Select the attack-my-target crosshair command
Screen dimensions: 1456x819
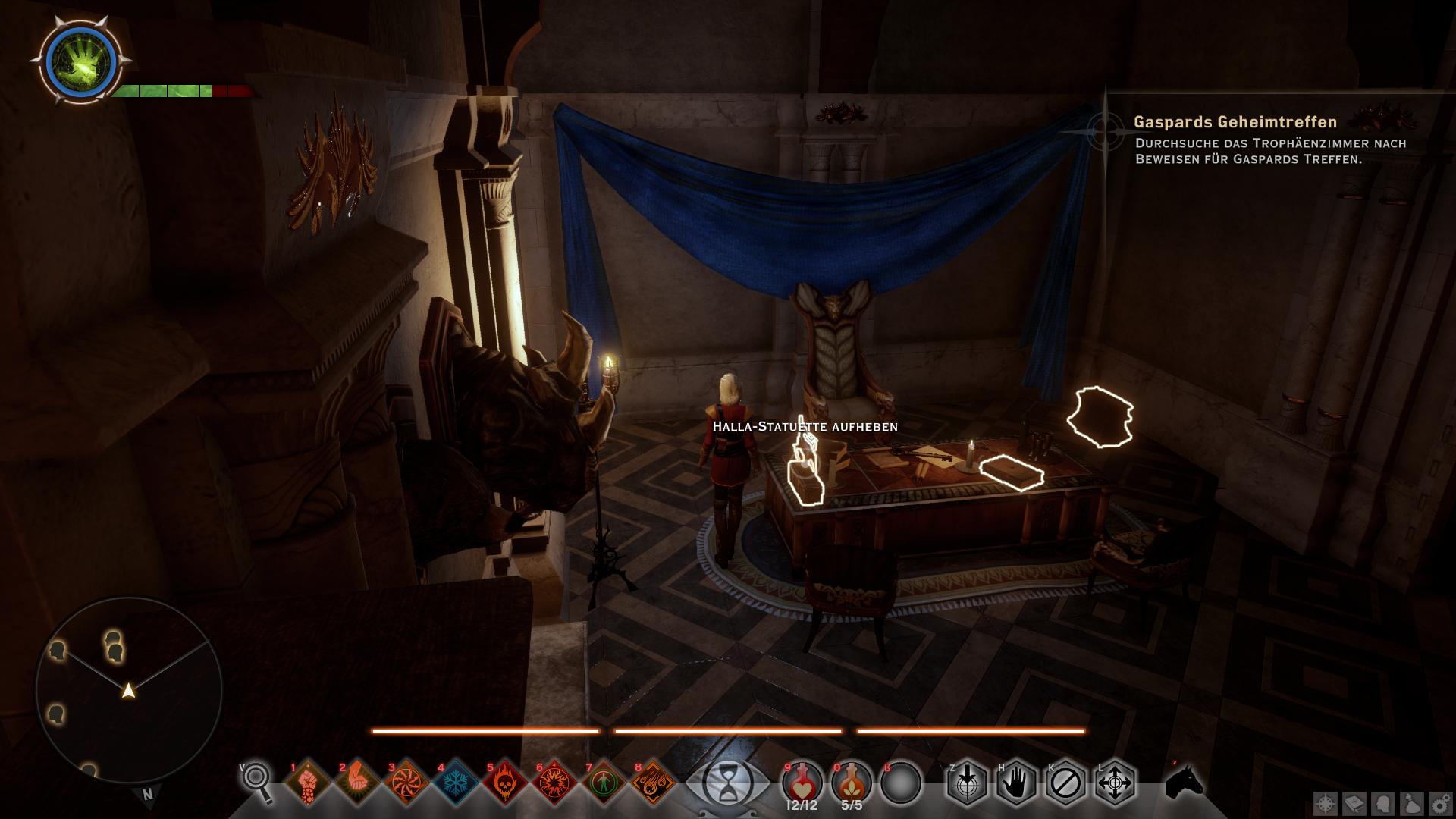click(967, 782)
